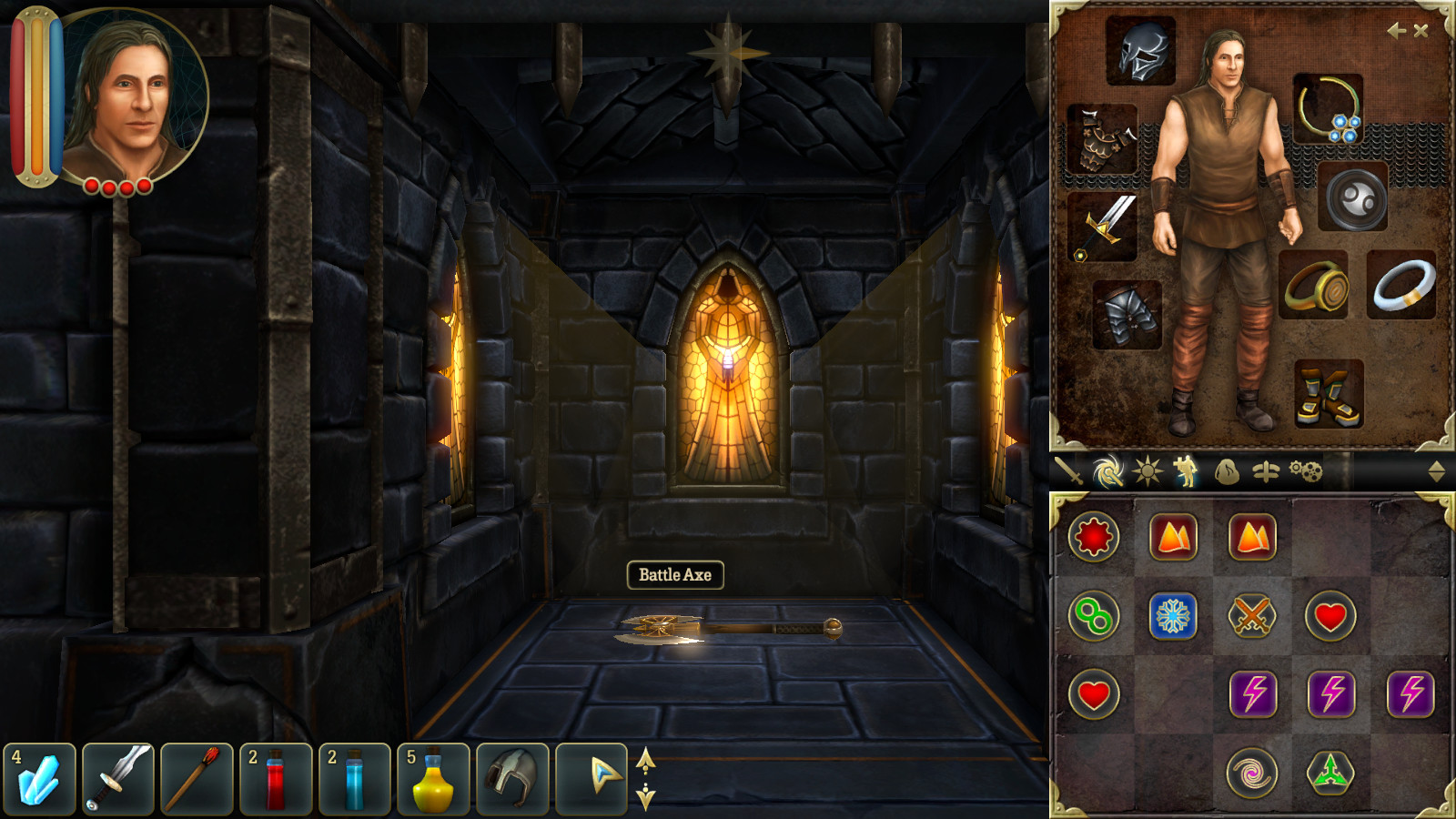Click the sun traits icon
This screenshot has height=819, width=1456.
click(x=1145, y=471)
